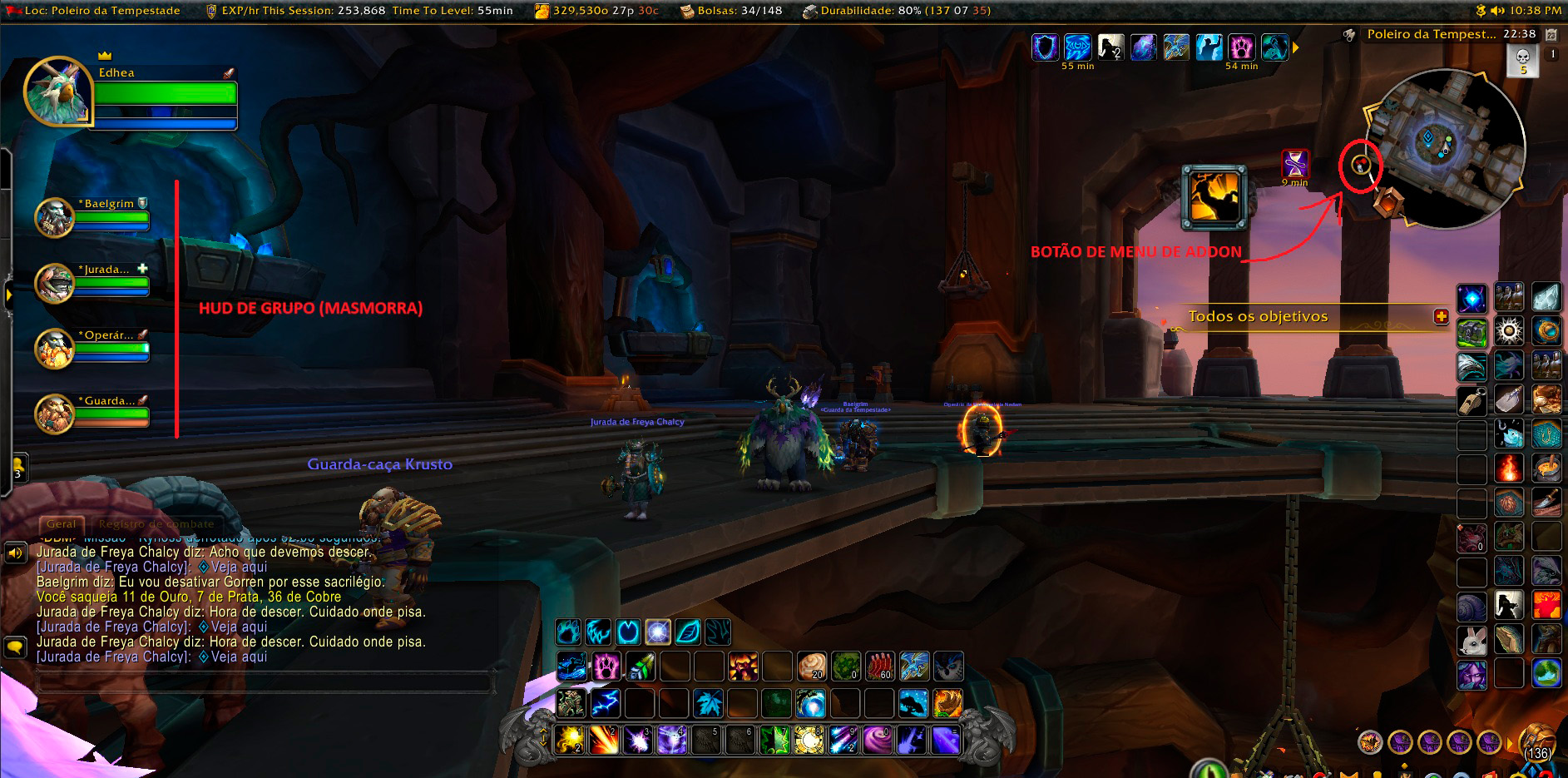
Task: Switch to the Geral chat tab
Action: [61, 524]
